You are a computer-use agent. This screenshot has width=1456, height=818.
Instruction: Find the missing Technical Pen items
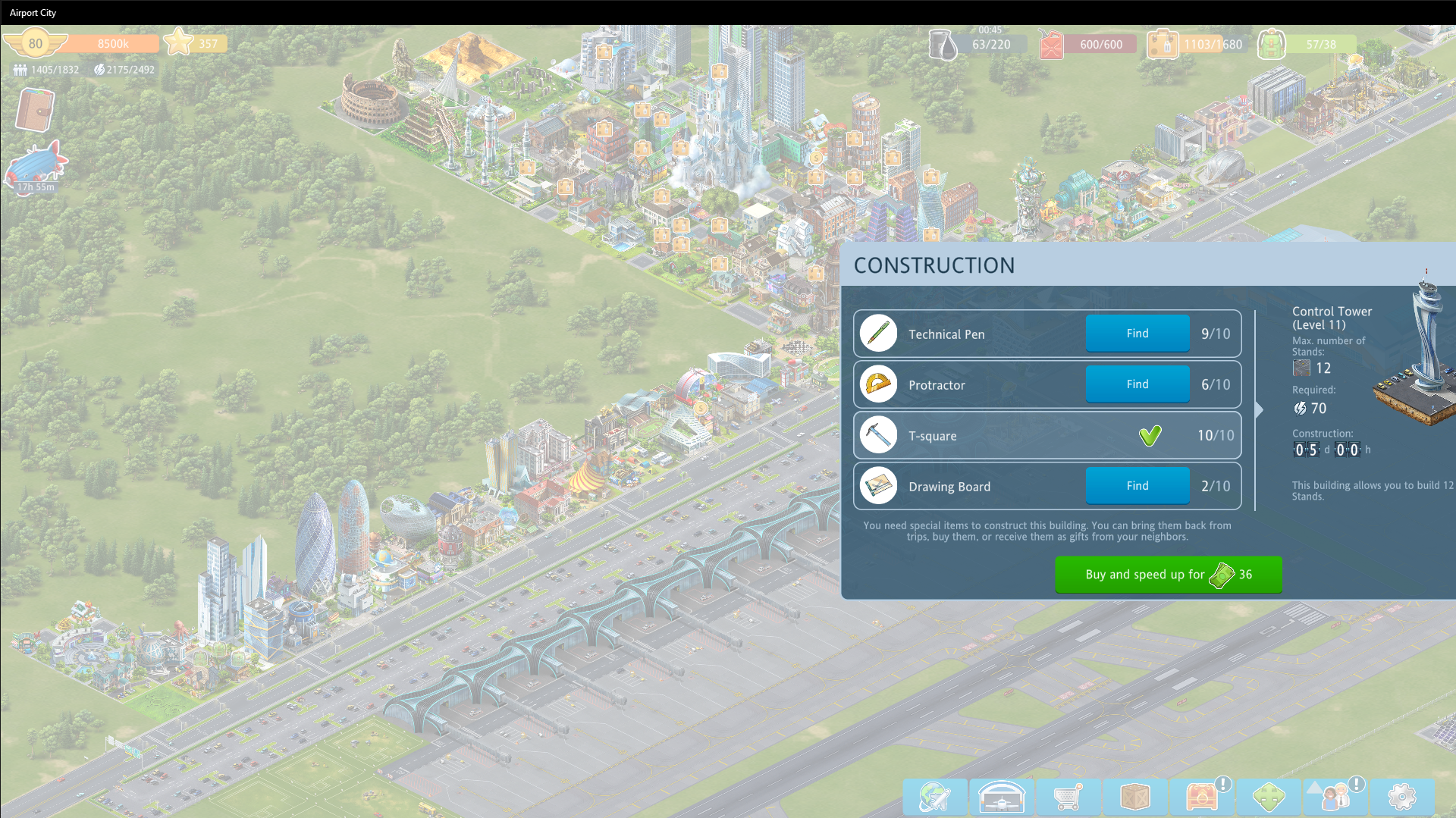pos(1137,334)
